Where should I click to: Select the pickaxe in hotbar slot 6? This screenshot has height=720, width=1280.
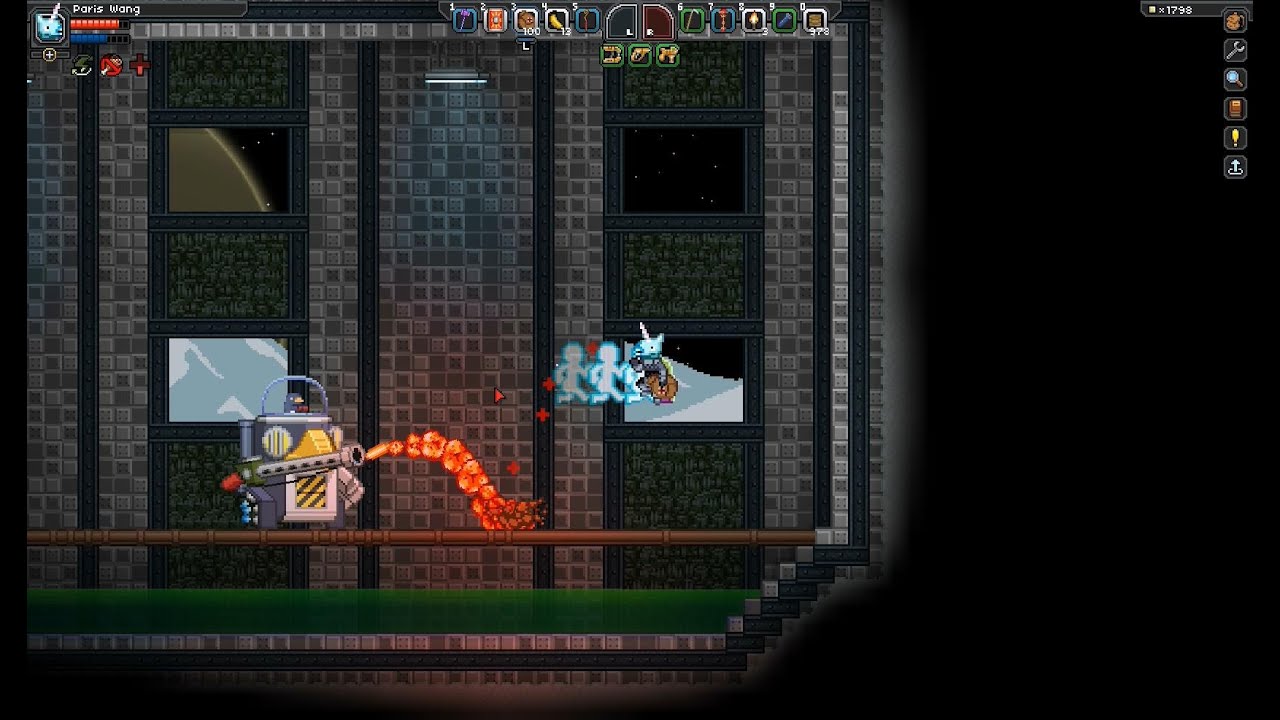[x=692, y=20]
